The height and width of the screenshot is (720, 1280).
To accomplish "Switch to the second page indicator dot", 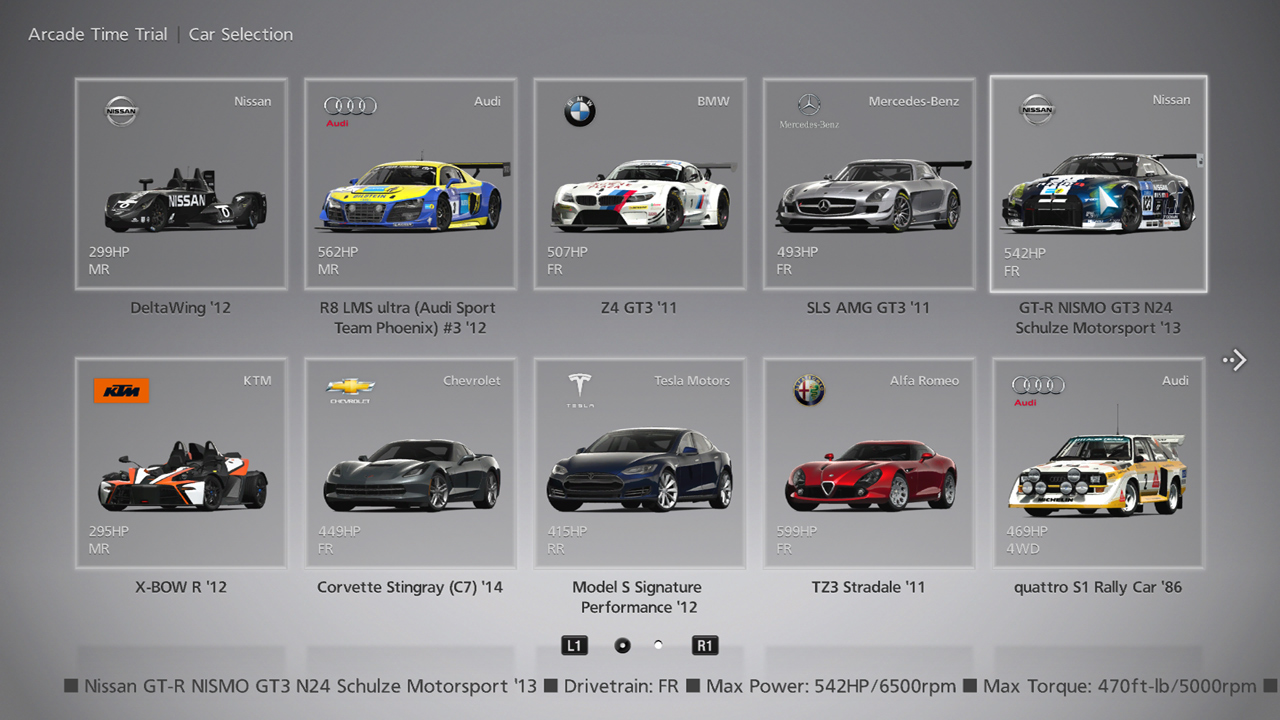I will coord(658,645).
